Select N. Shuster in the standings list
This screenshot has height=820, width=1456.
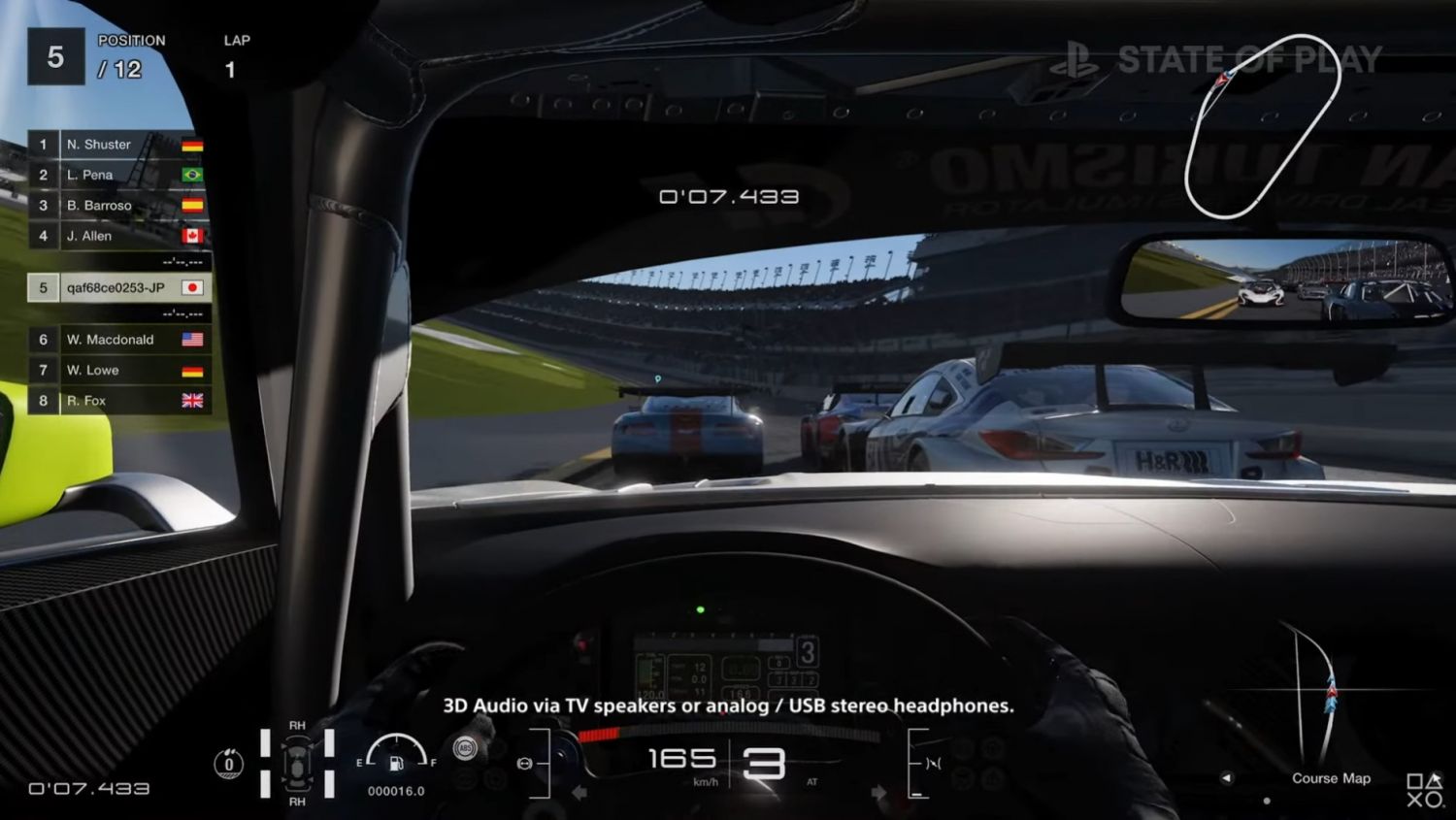pos(116,145)
